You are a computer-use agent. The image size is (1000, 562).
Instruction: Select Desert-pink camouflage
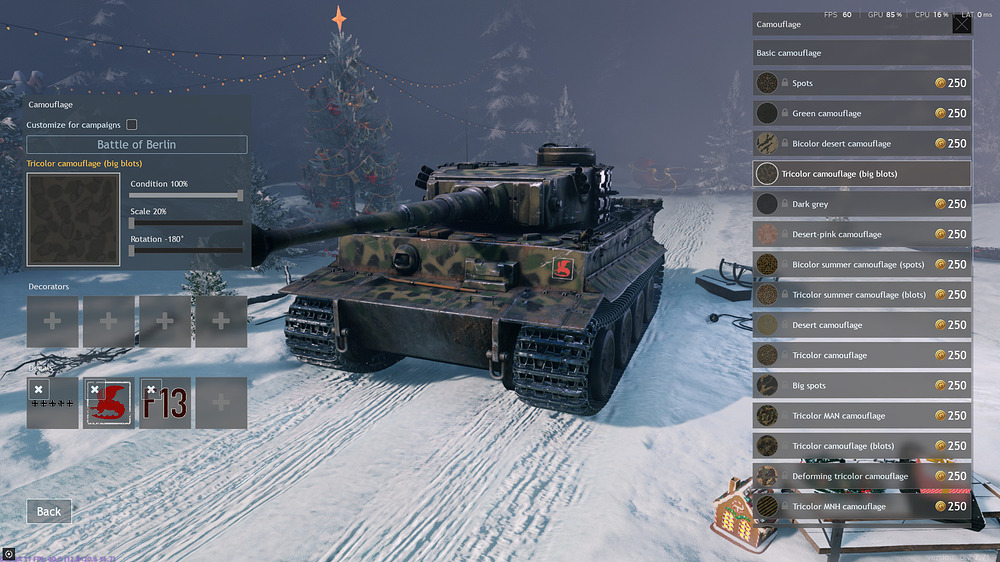click(861, 234)
